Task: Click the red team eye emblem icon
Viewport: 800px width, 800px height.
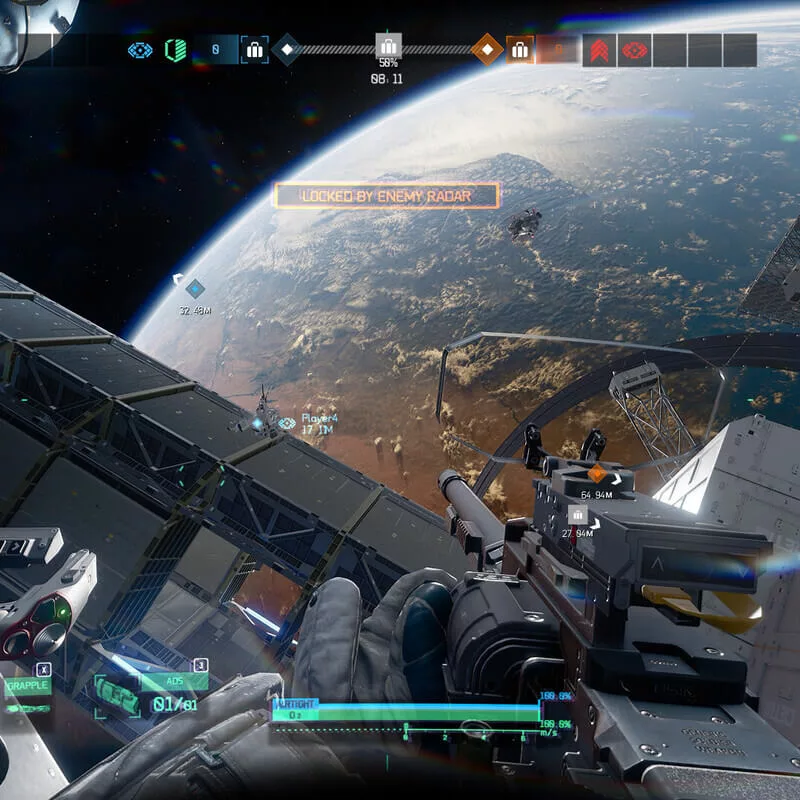Action: 635,49
